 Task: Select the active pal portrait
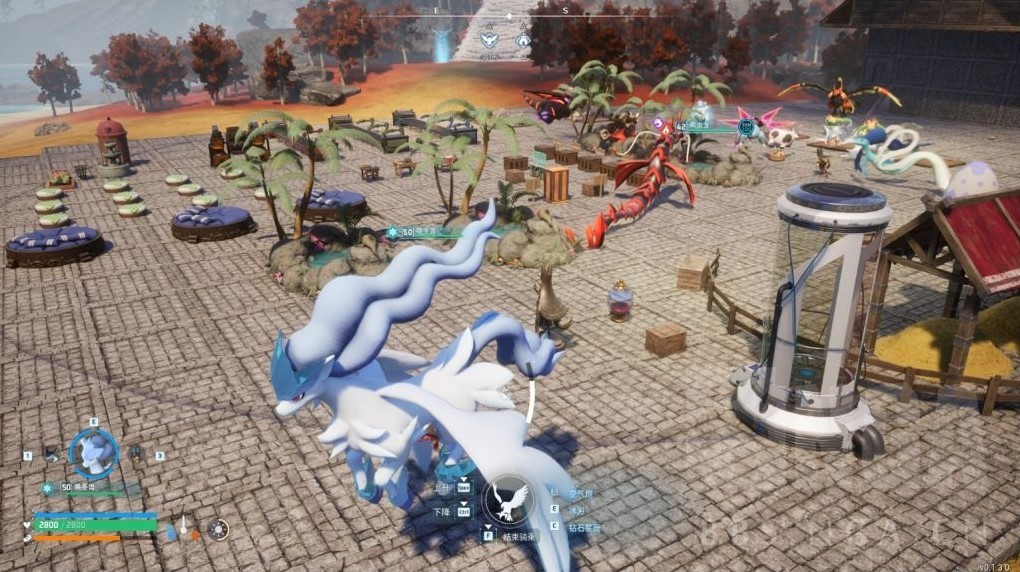click(x=94, y=453)
